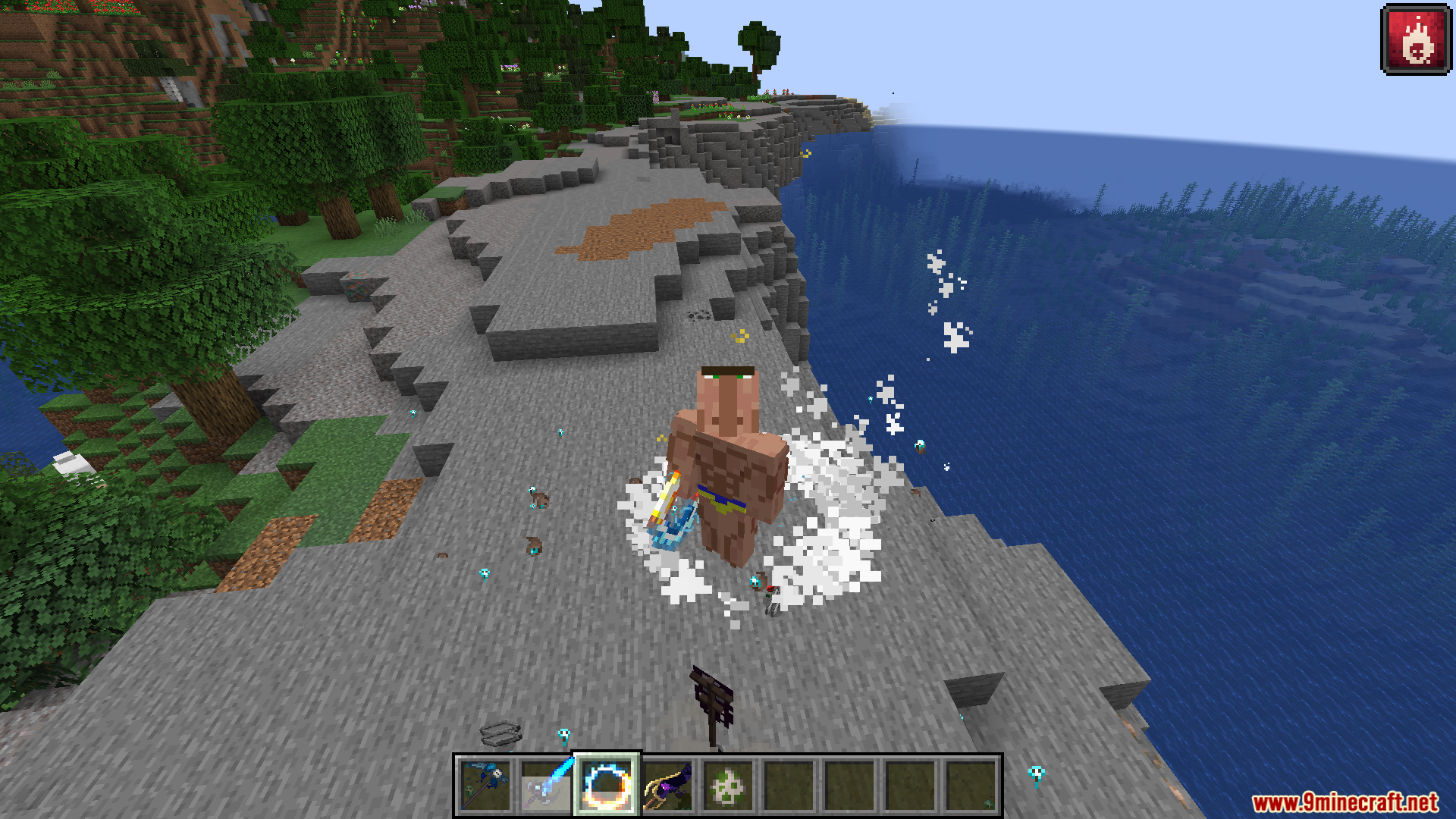The height and width of the screenshot is (819, 1456).
Task: Select the skull scythe hotbar slot
Action: [485, 786]
